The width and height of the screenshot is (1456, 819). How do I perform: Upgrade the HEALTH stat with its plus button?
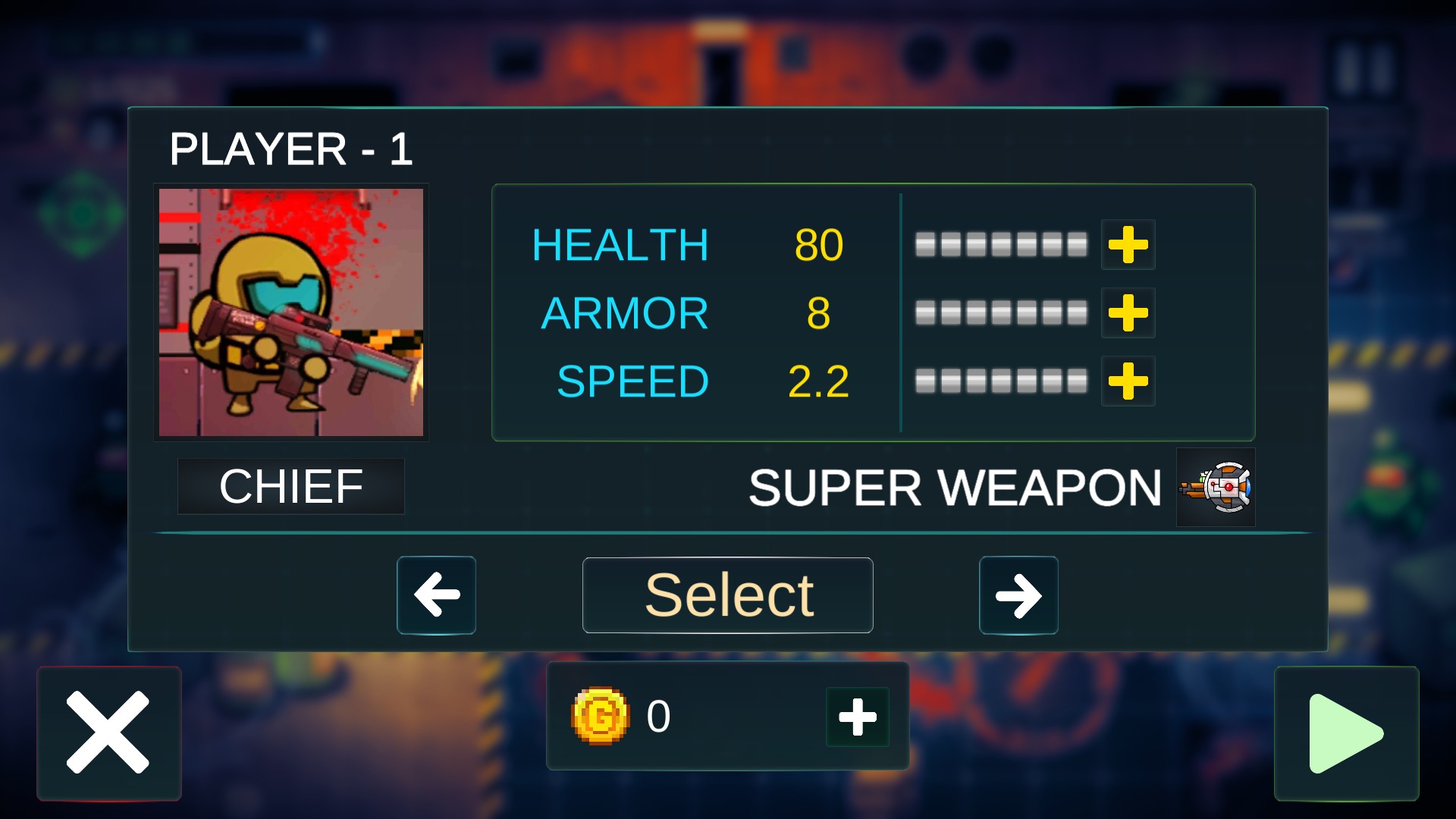[x=1128, y=245]
